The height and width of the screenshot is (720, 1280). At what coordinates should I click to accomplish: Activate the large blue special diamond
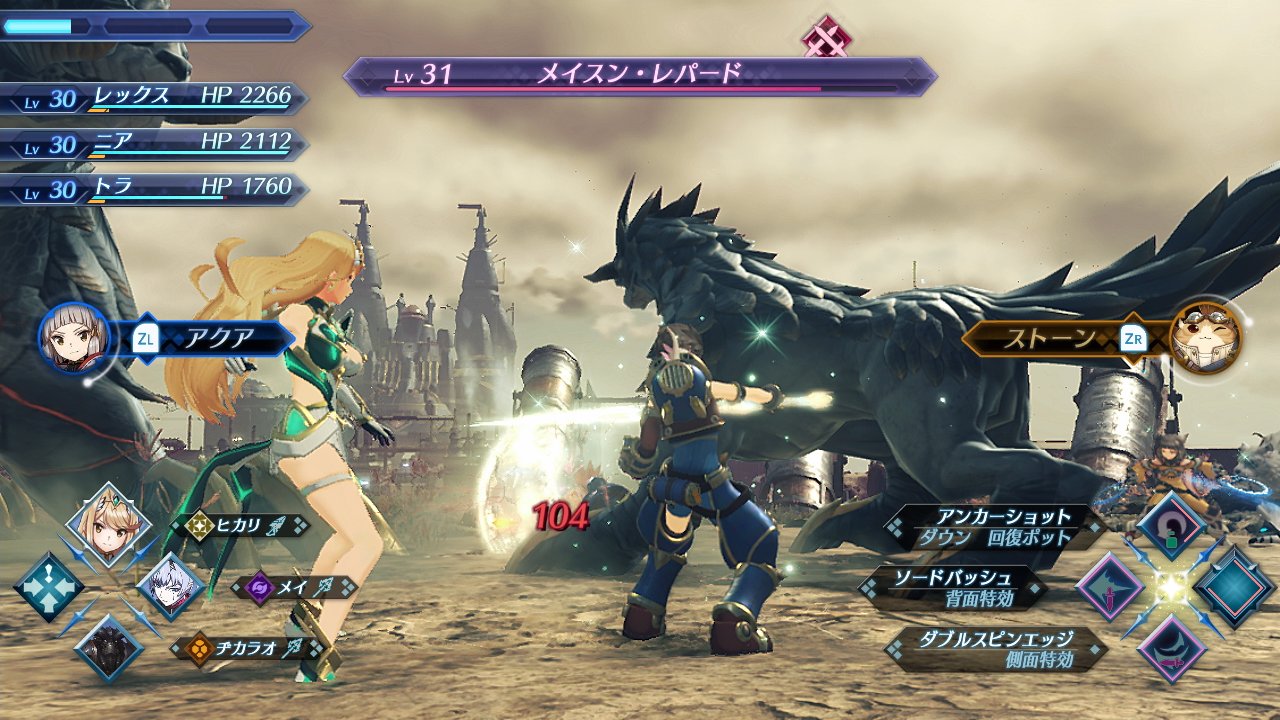pos(1232,587)
